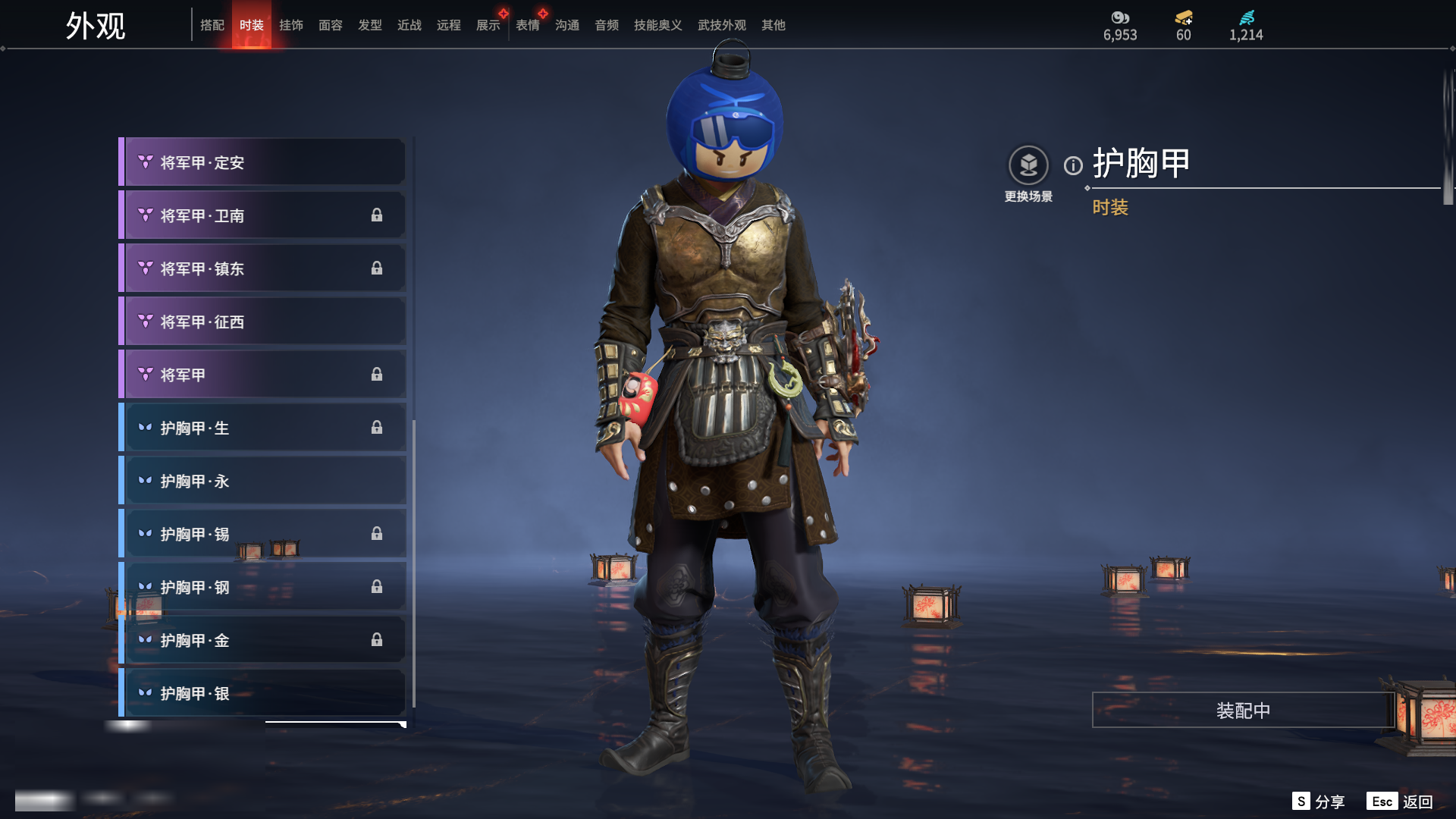The image size is (1456, 819).
Task: Click the 更换场景 scene change icon
Action: pos(1028,165)
